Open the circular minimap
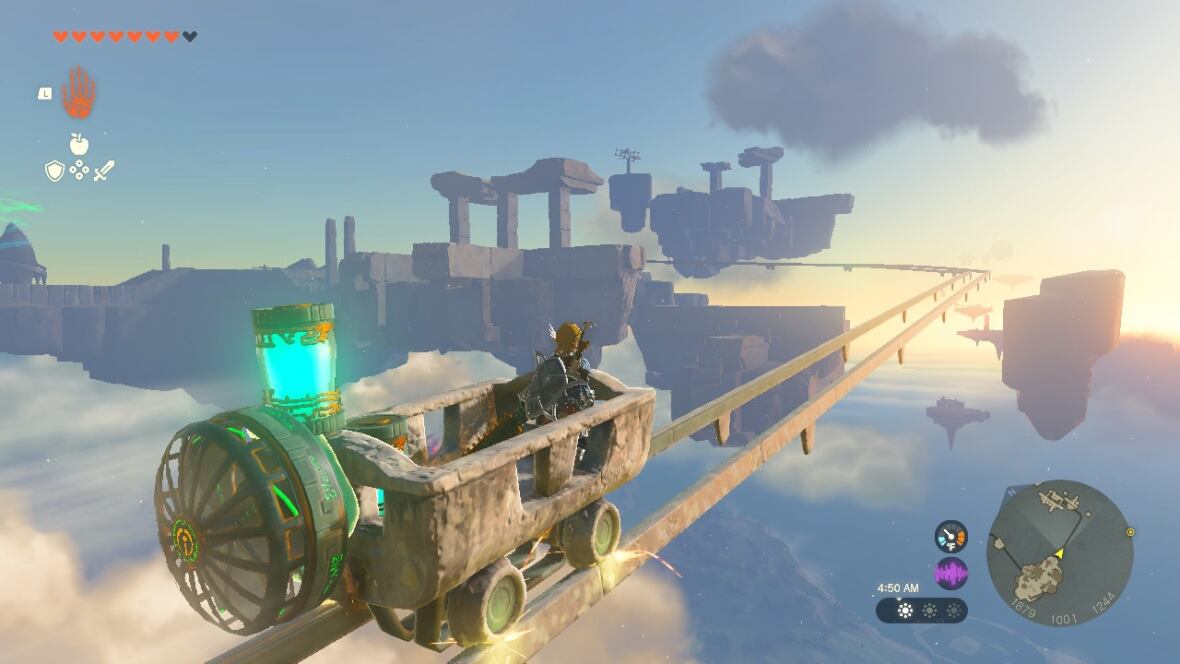Image resolution: width=1180 pixels, height=664 pixels. (1059, 553)
